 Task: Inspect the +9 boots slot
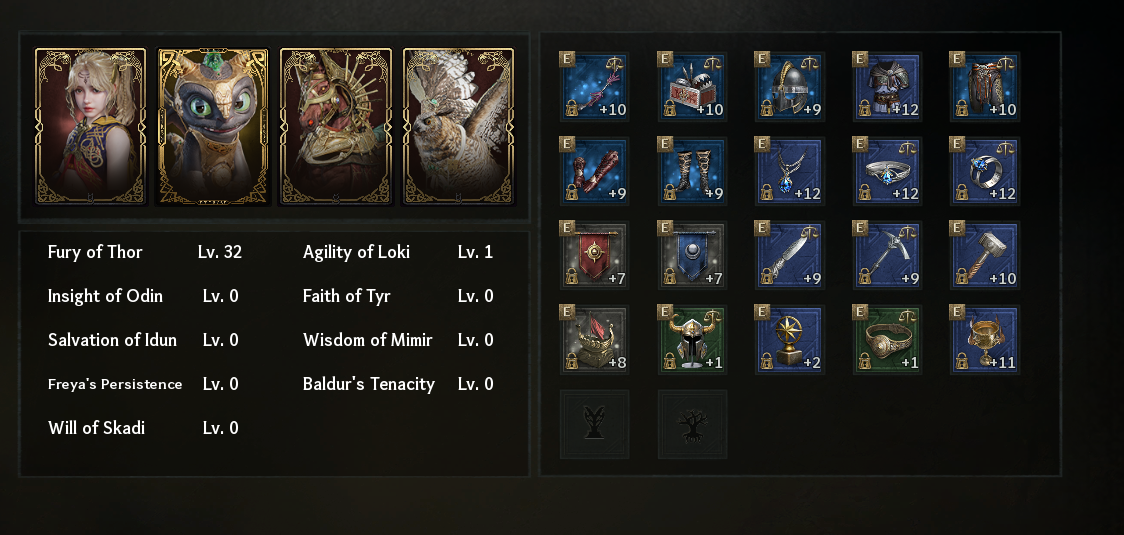tap(692, 171)
